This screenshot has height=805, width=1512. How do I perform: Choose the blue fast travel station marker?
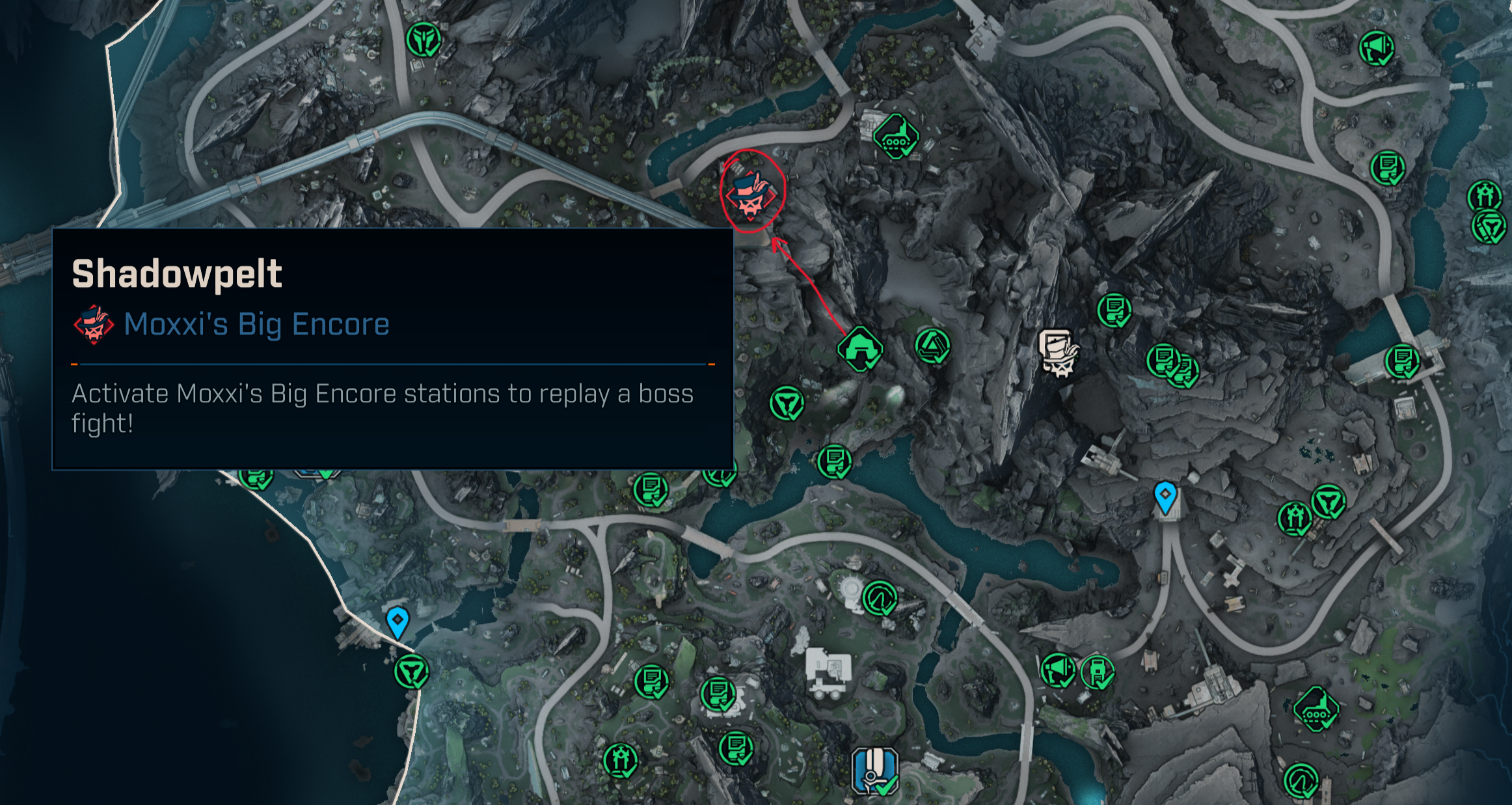point(875,771)
